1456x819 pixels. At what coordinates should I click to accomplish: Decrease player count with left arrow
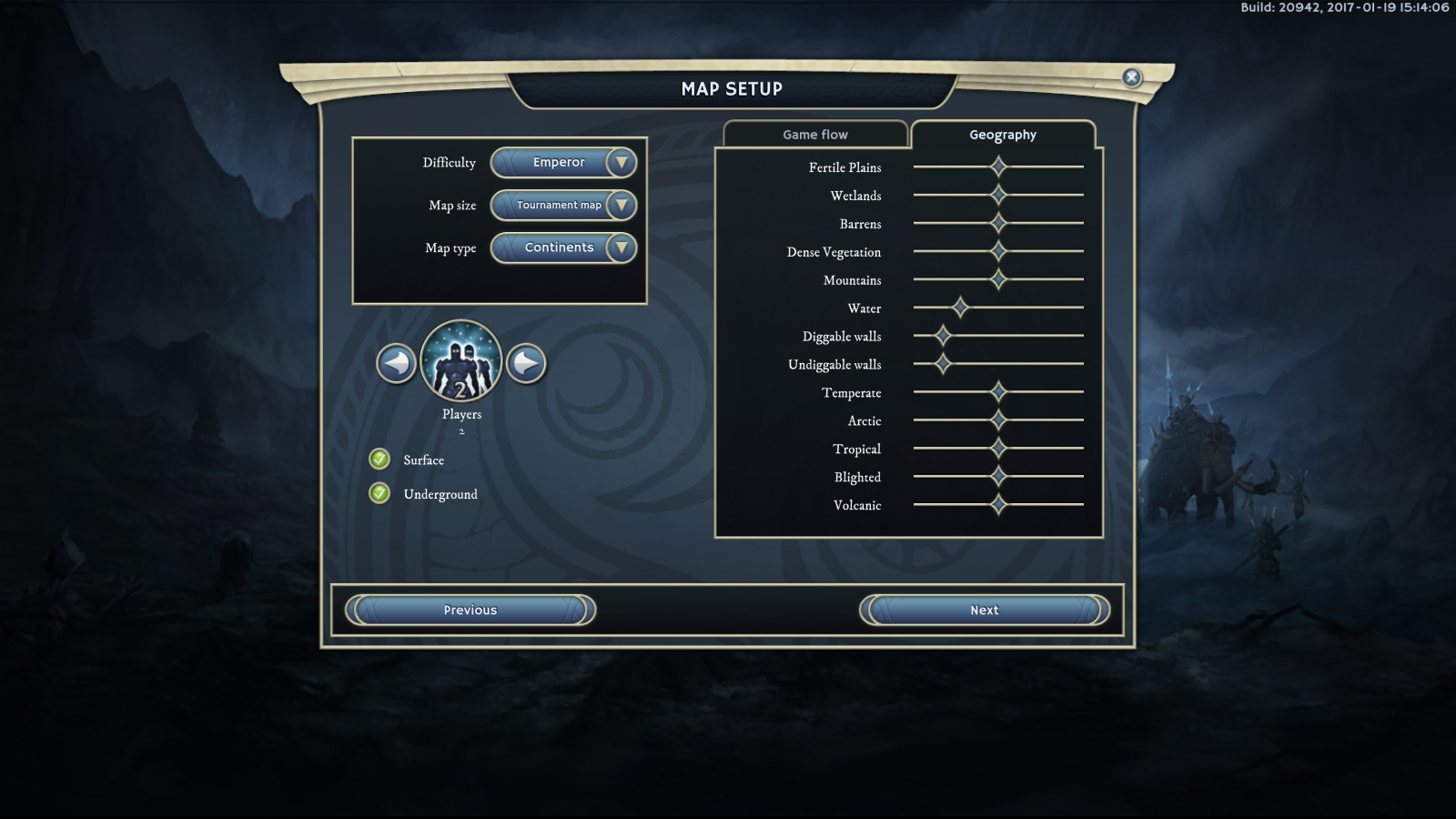[x=397, y=364]
